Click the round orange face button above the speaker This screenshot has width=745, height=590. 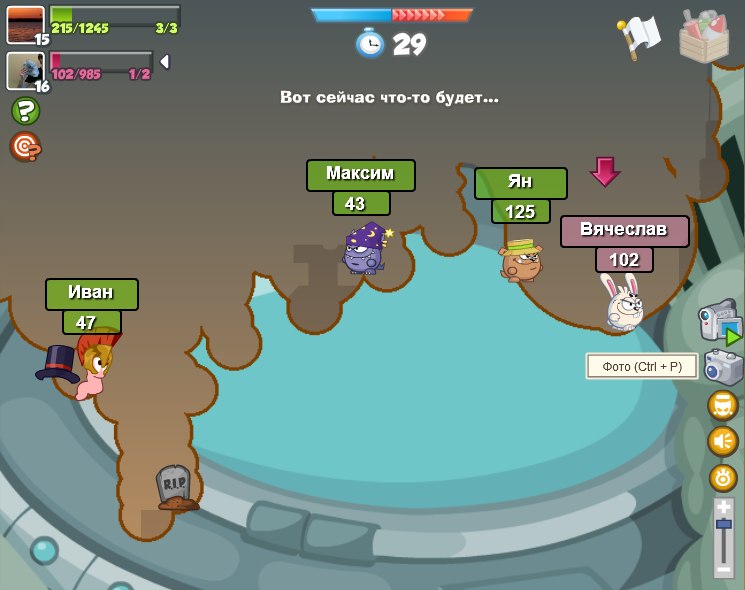723,405
